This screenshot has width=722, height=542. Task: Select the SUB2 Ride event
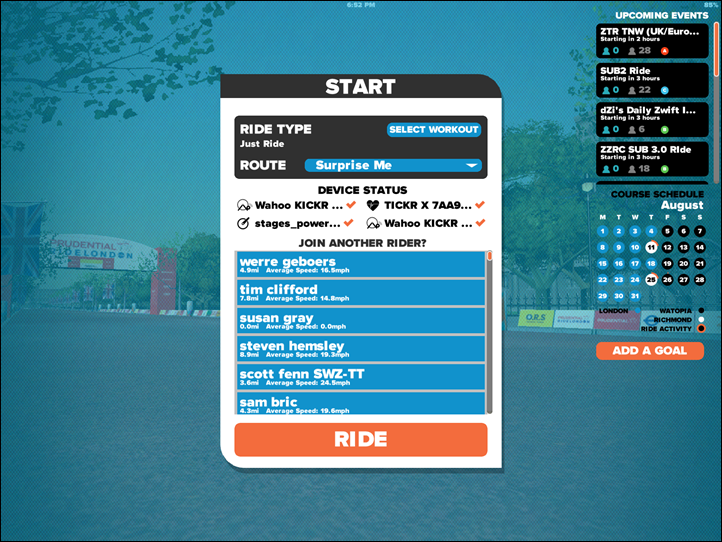(x=652, y=80)
